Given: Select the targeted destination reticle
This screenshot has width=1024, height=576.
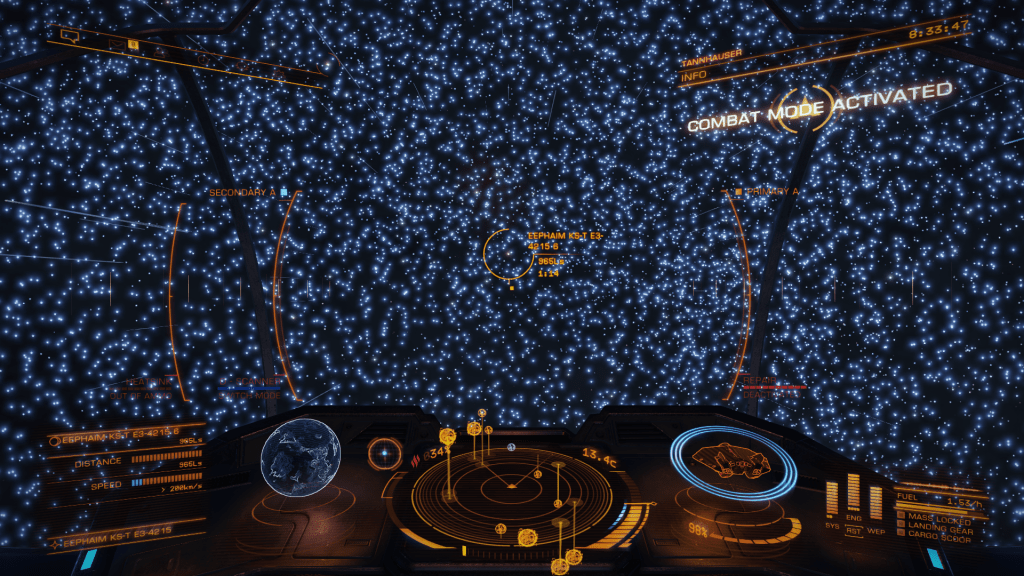Looking at the screenshot, I should click(509, 253).
